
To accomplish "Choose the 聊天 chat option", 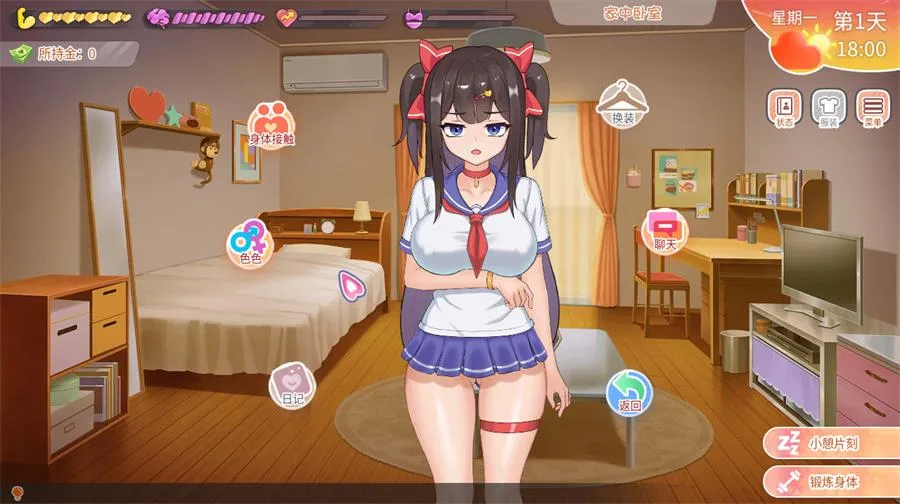I will click(x=666, y=229).
